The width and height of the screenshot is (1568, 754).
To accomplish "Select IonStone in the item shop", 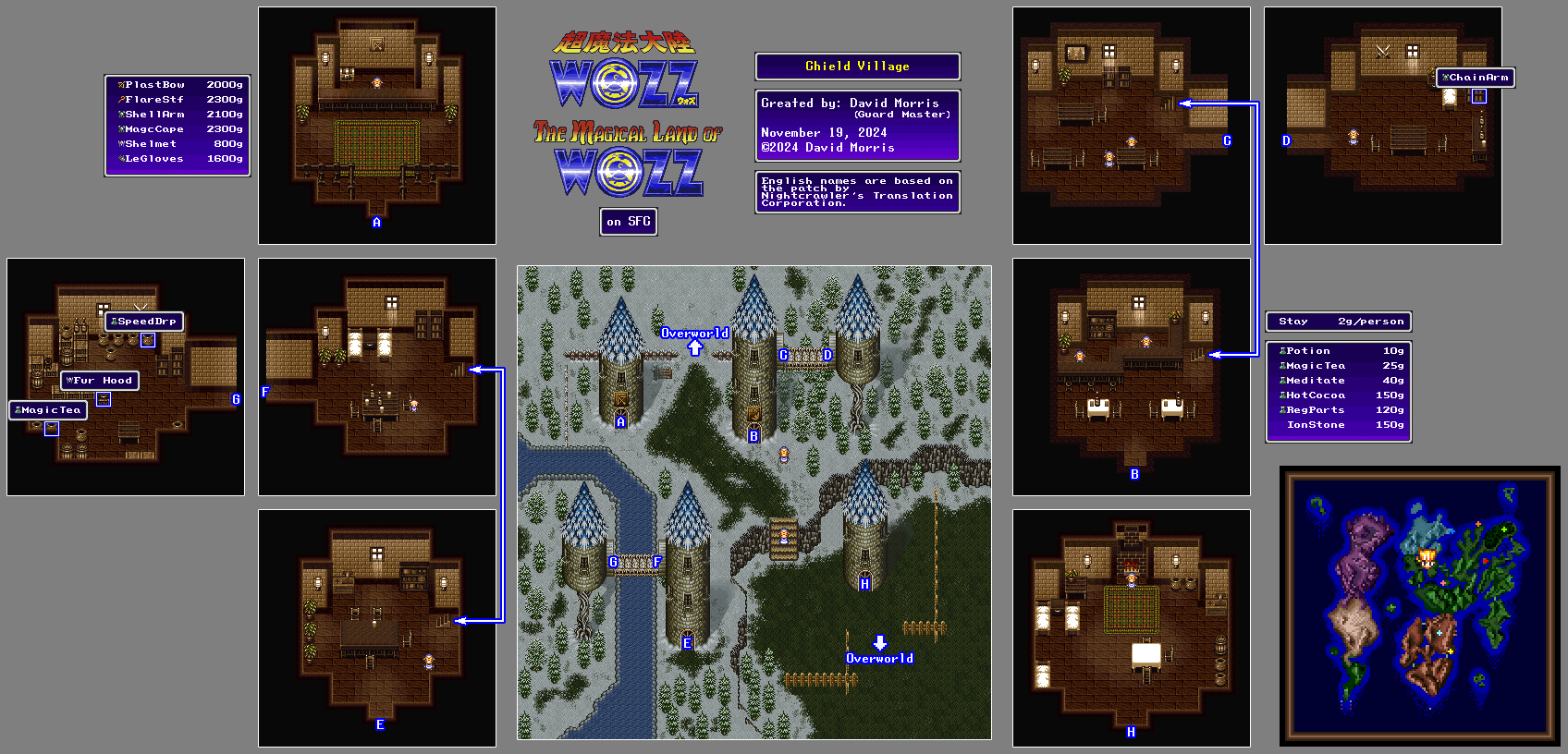I will (x=1338, y=425).
